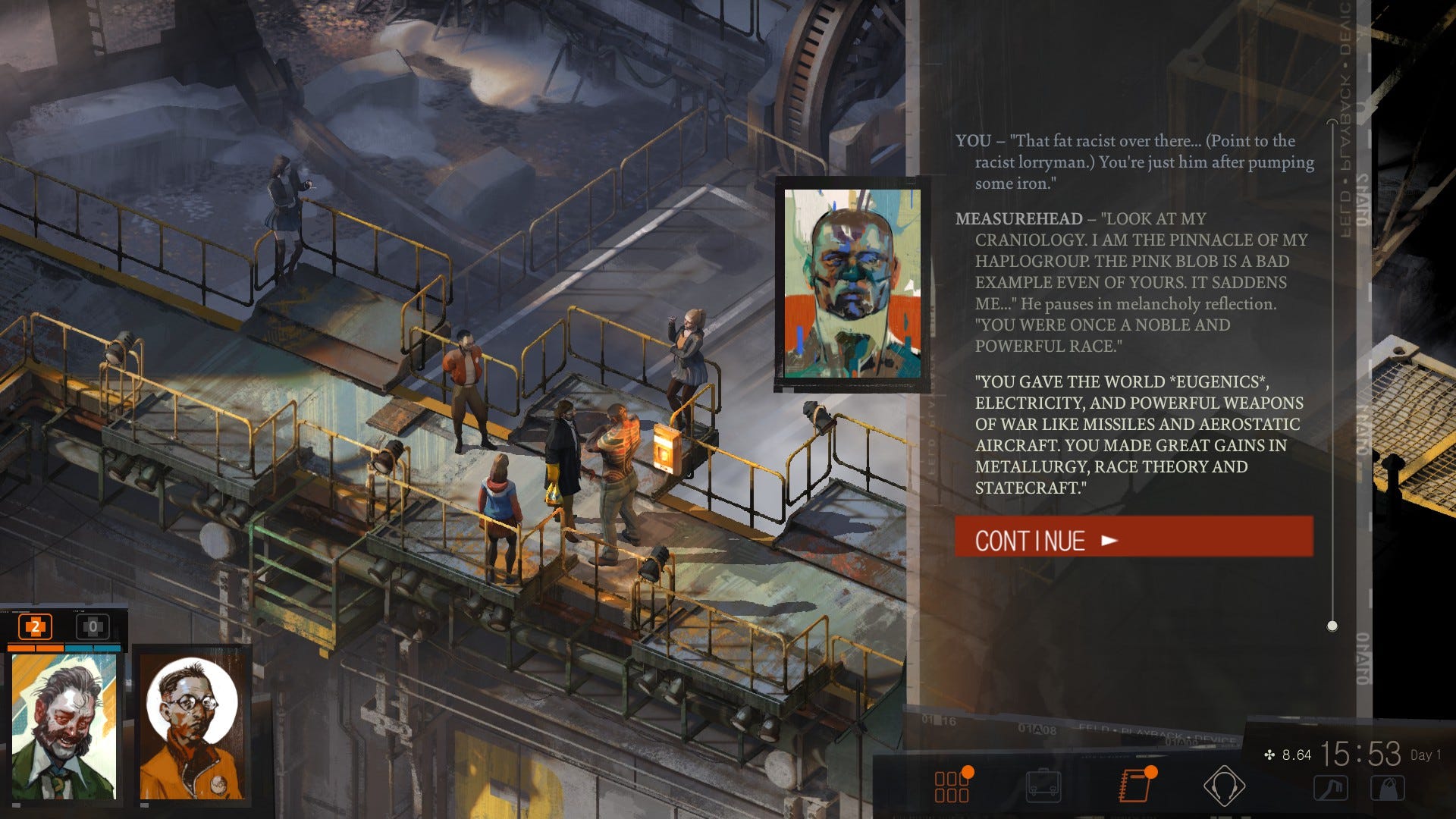Click the dialogue scrollbar handle

click(x=1332, y=626)
